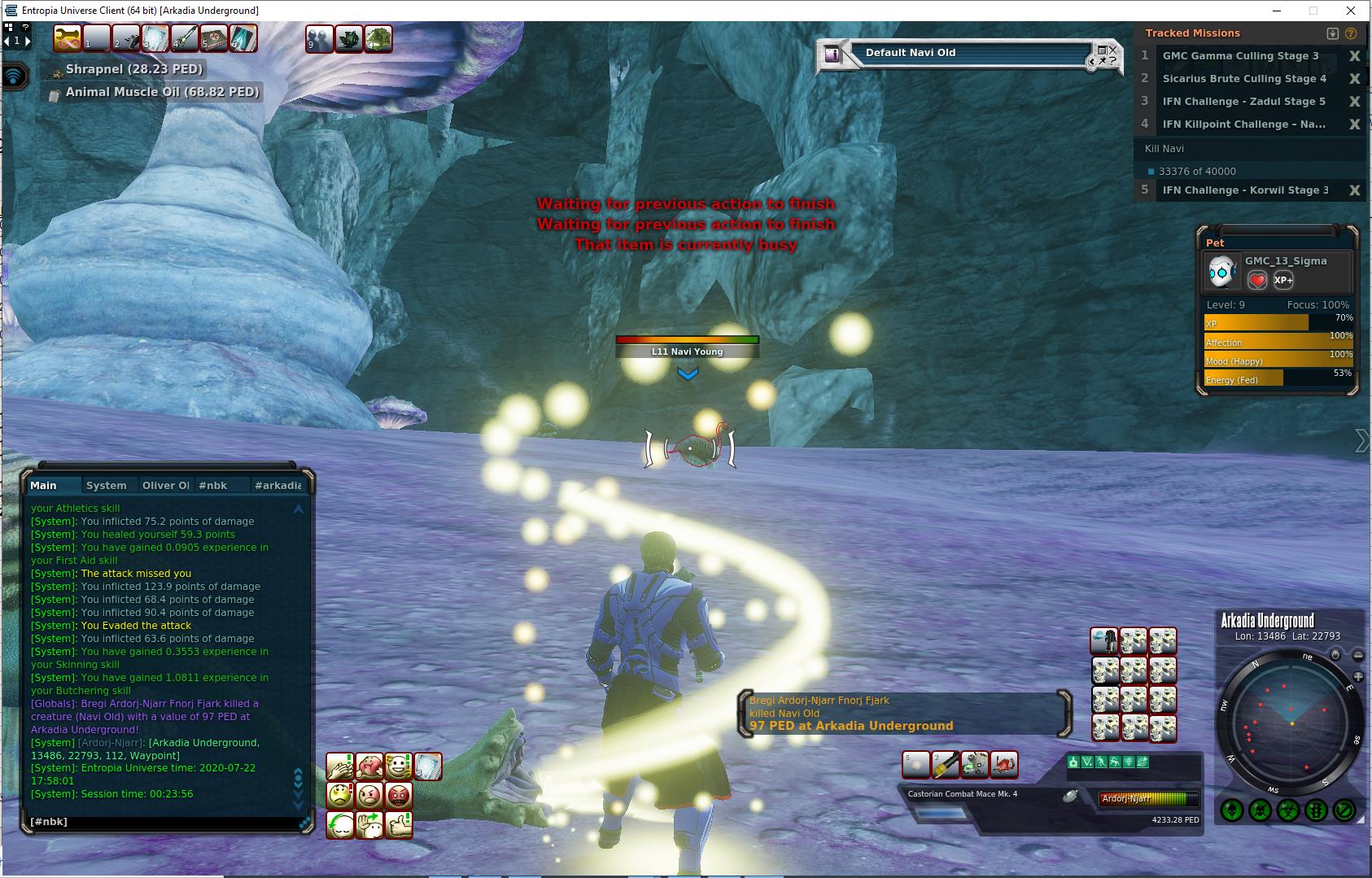The height and width of the screenshot is (878, 1372).
Task: Perform the clapping hands emote
Action: pos(340,766)
